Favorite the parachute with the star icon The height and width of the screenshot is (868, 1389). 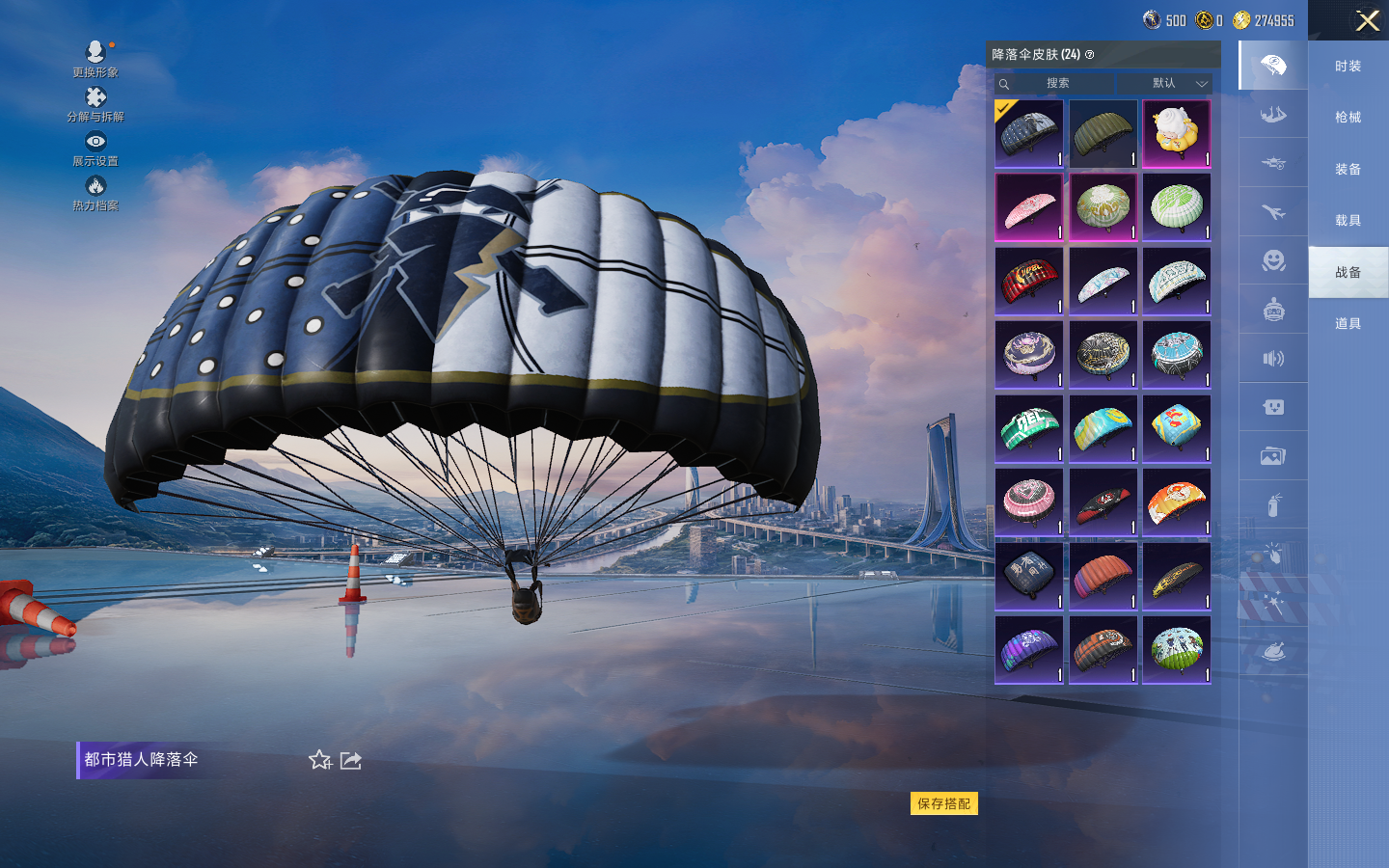(320, 760)
